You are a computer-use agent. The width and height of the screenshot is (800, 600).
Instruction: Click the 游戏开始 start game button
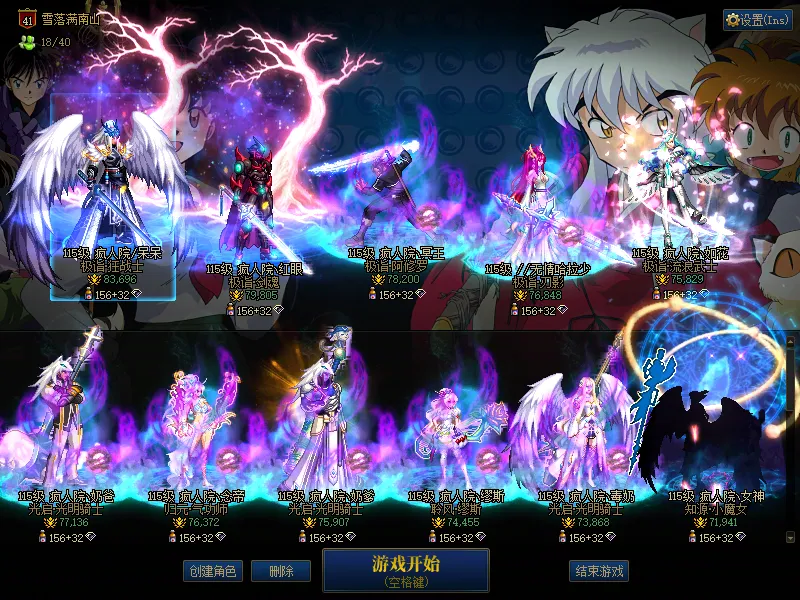coord(405,569)
